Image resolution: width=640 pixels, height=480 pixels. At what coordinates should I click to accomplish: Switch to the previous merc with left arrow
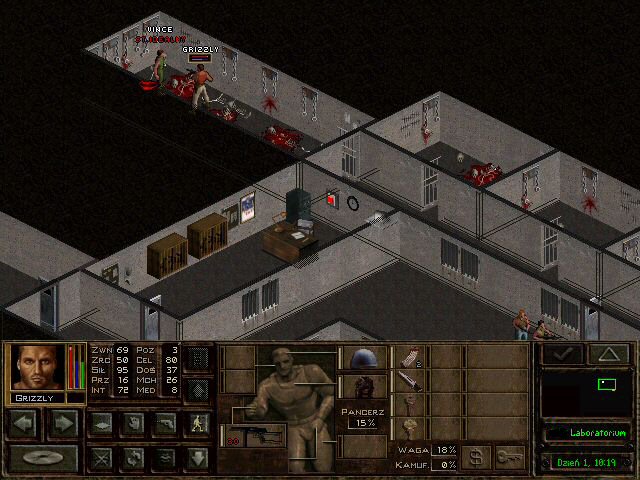click(x=25, y=423)
